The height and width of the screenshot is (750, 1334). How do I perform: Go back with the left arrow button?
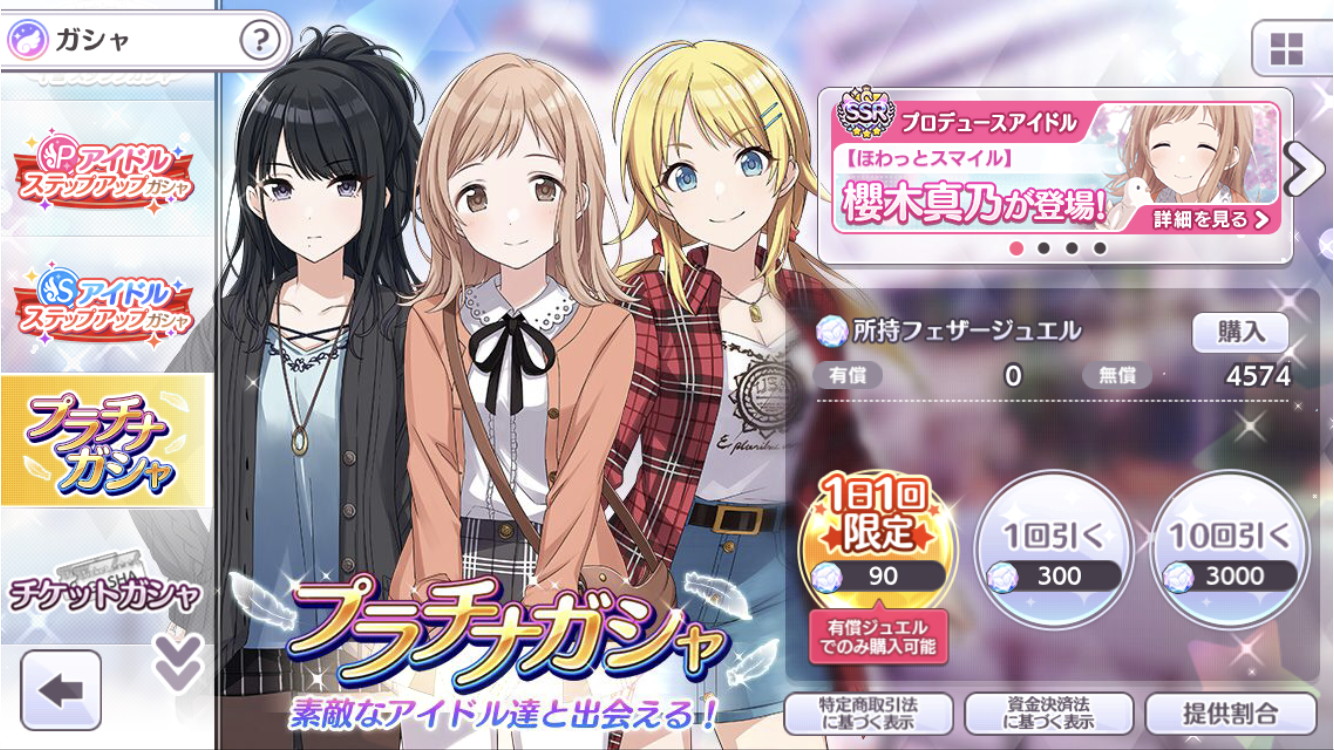[x=61, y=689]
